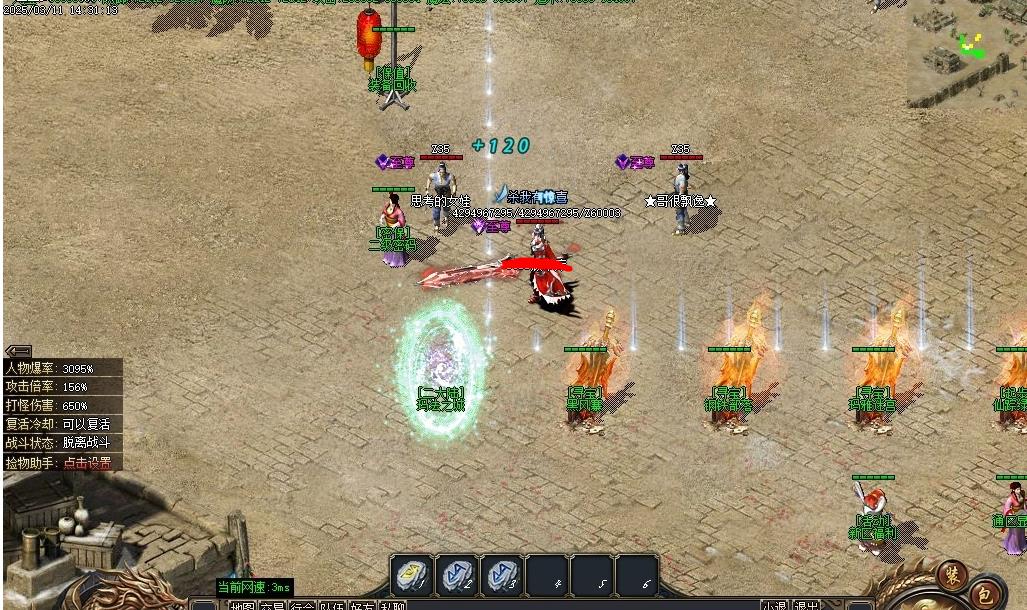The height and width of the screenshot is (610, 1027).
Task: Open the 地图 map button
Action: click(242, 605)
